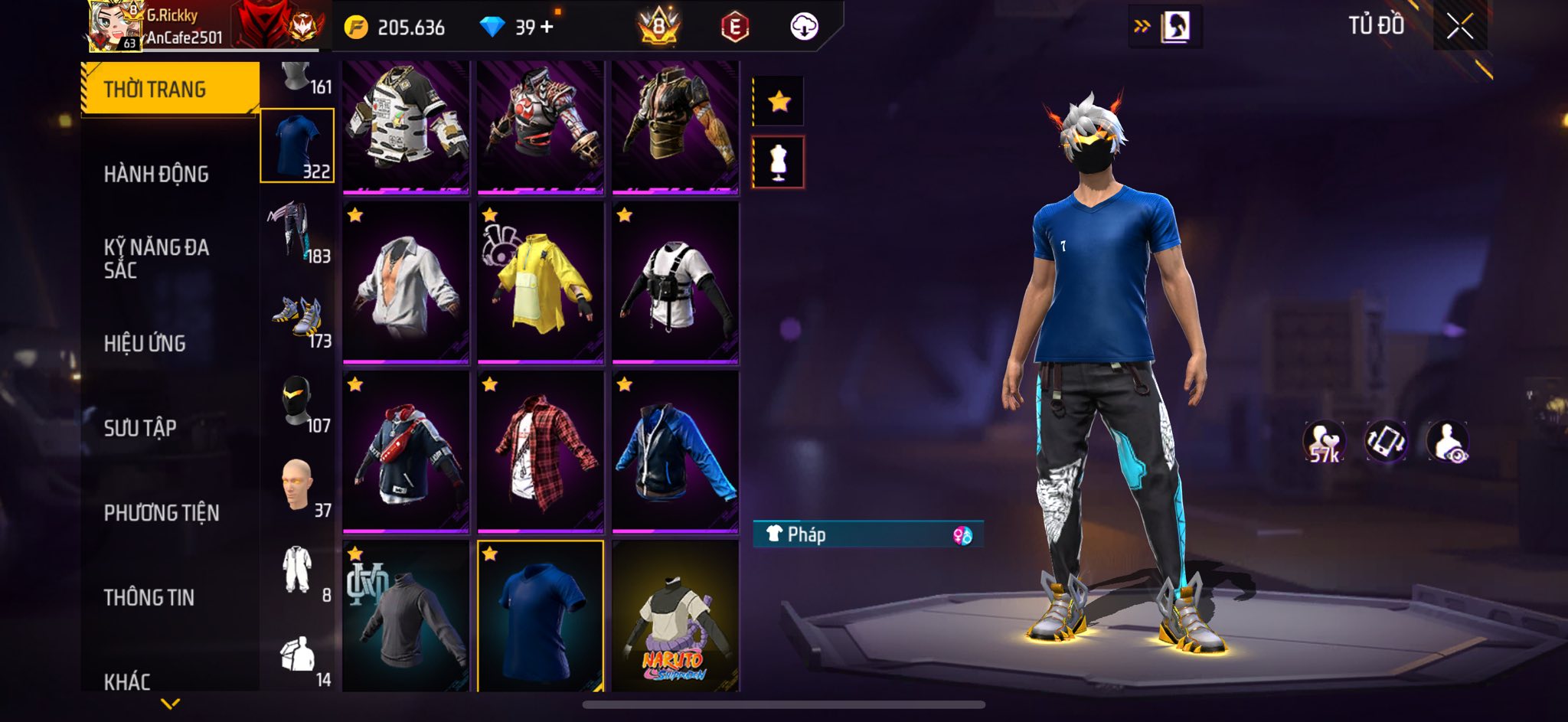Select the grey turtleneck sweater
The height and width of the screenshot is (722, 1568).
[406, 617]
